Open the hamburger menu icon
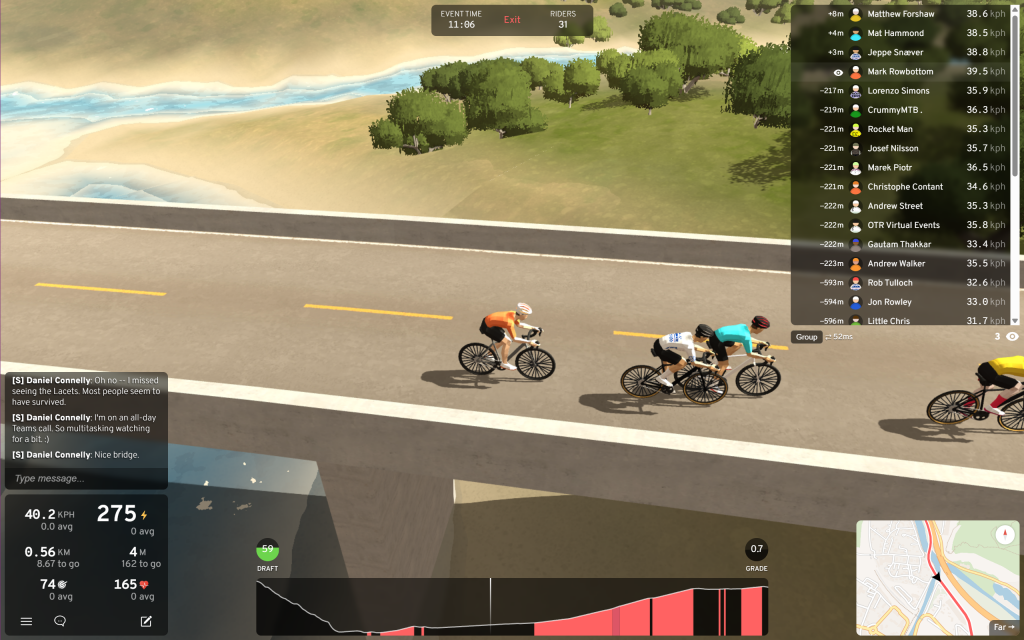 pyautogui.click(x=27, y=621)
